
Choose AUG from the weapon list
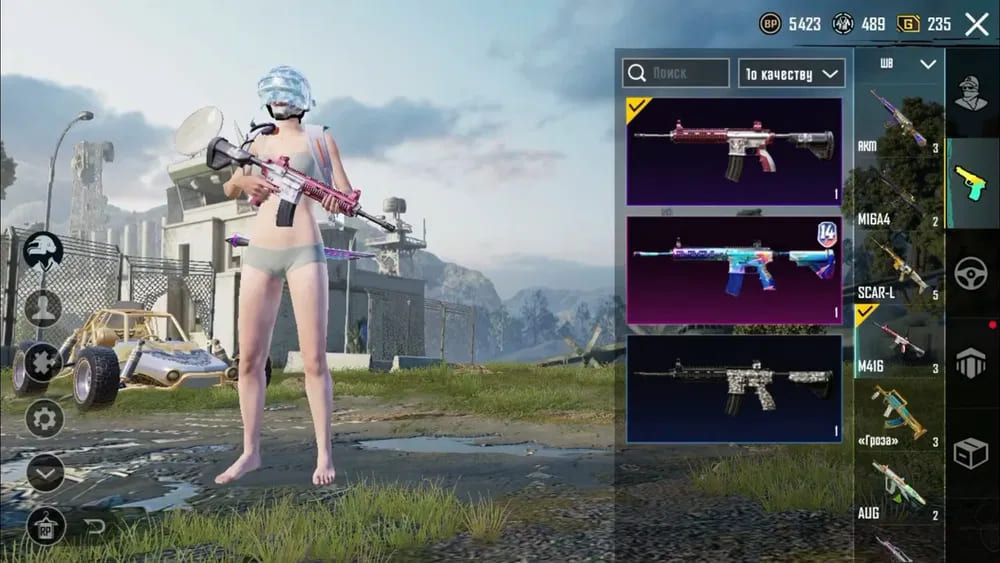[x=898, y=489]
